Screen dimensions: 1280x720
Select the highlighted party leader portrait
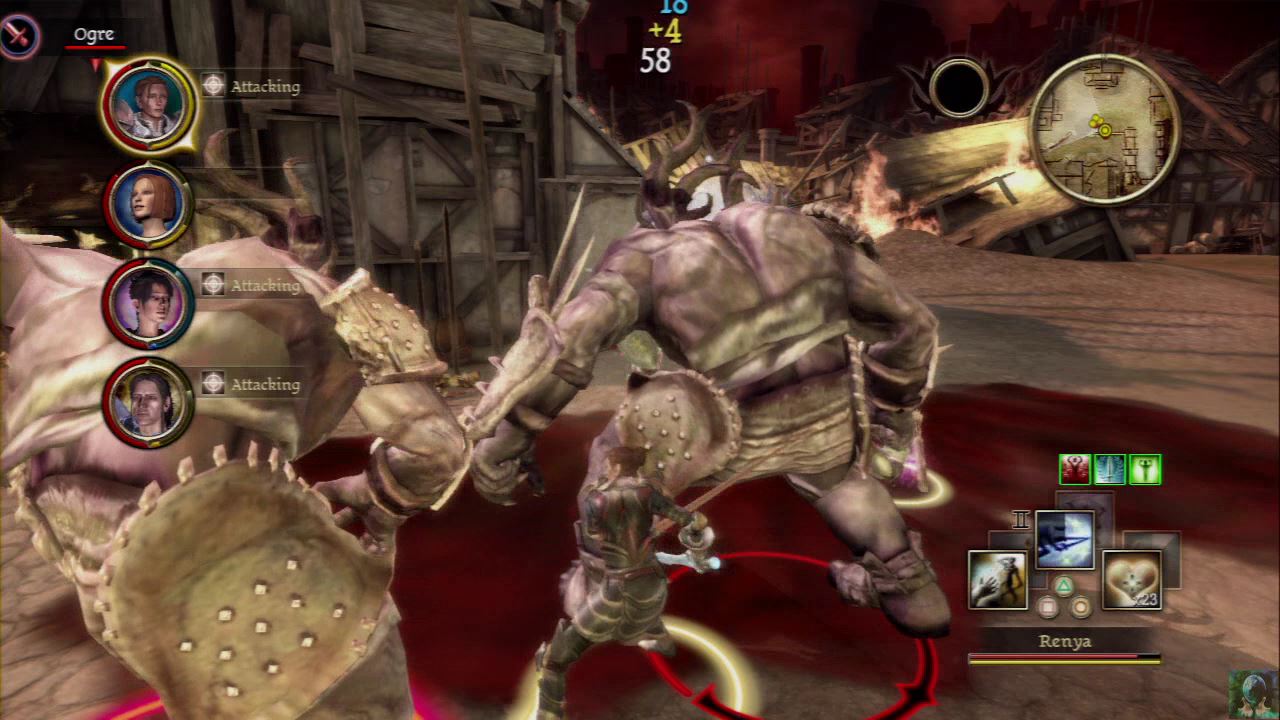click(149, 105)
